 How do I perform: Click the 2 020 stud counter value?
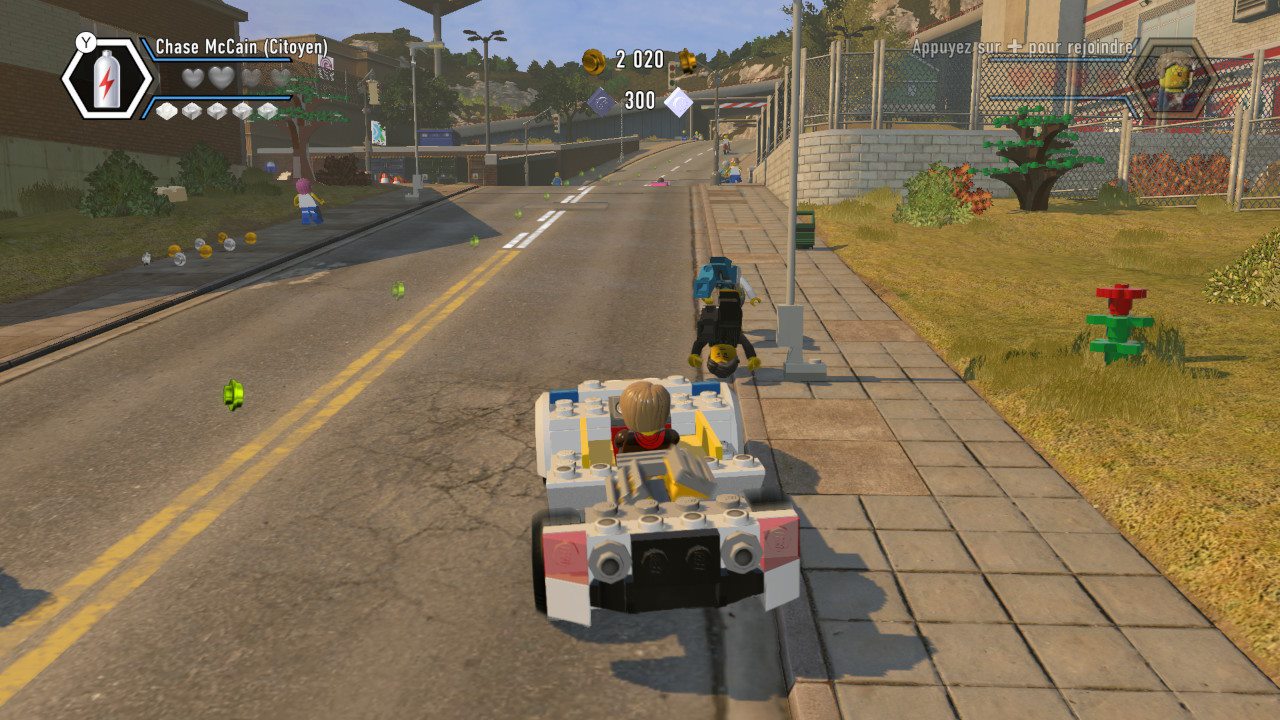tap(639, 60)
